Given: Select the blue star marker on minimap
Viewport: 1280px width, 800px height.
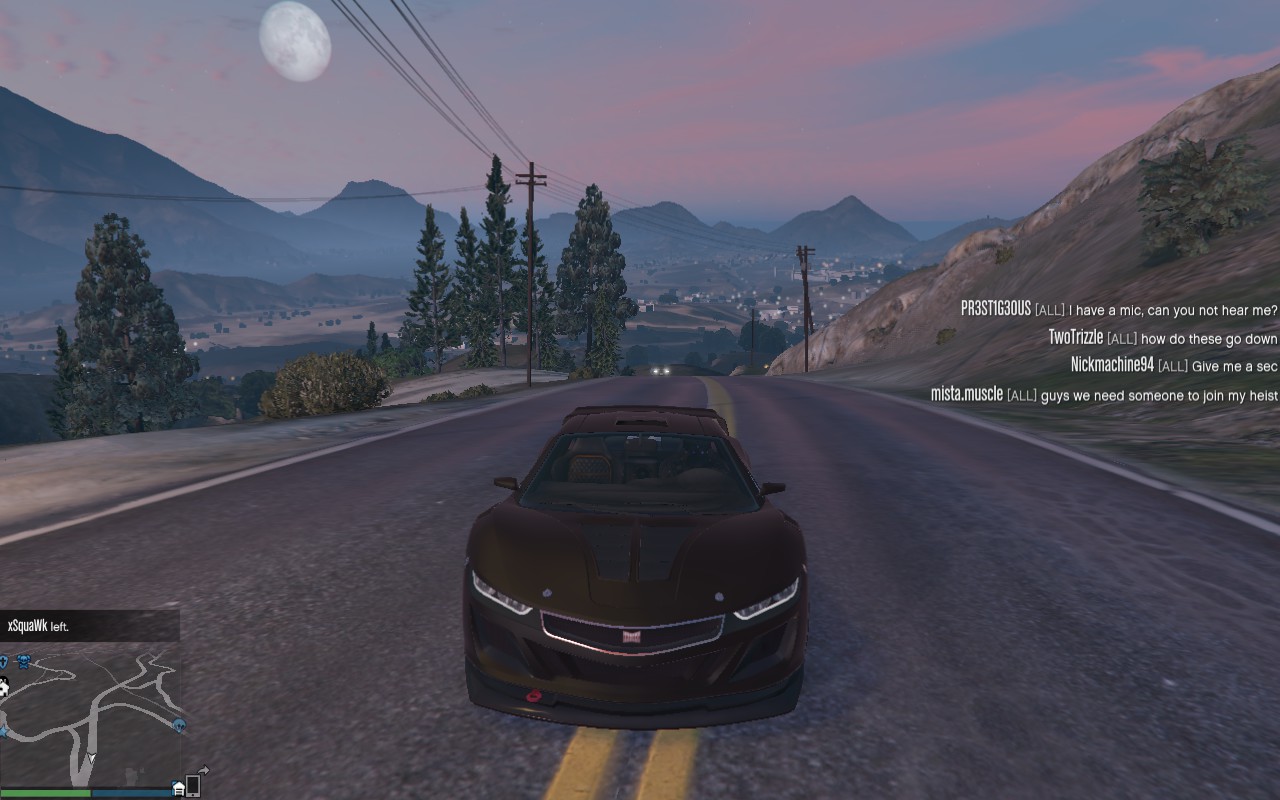Looking at the screenshot, I should (3, 733).
